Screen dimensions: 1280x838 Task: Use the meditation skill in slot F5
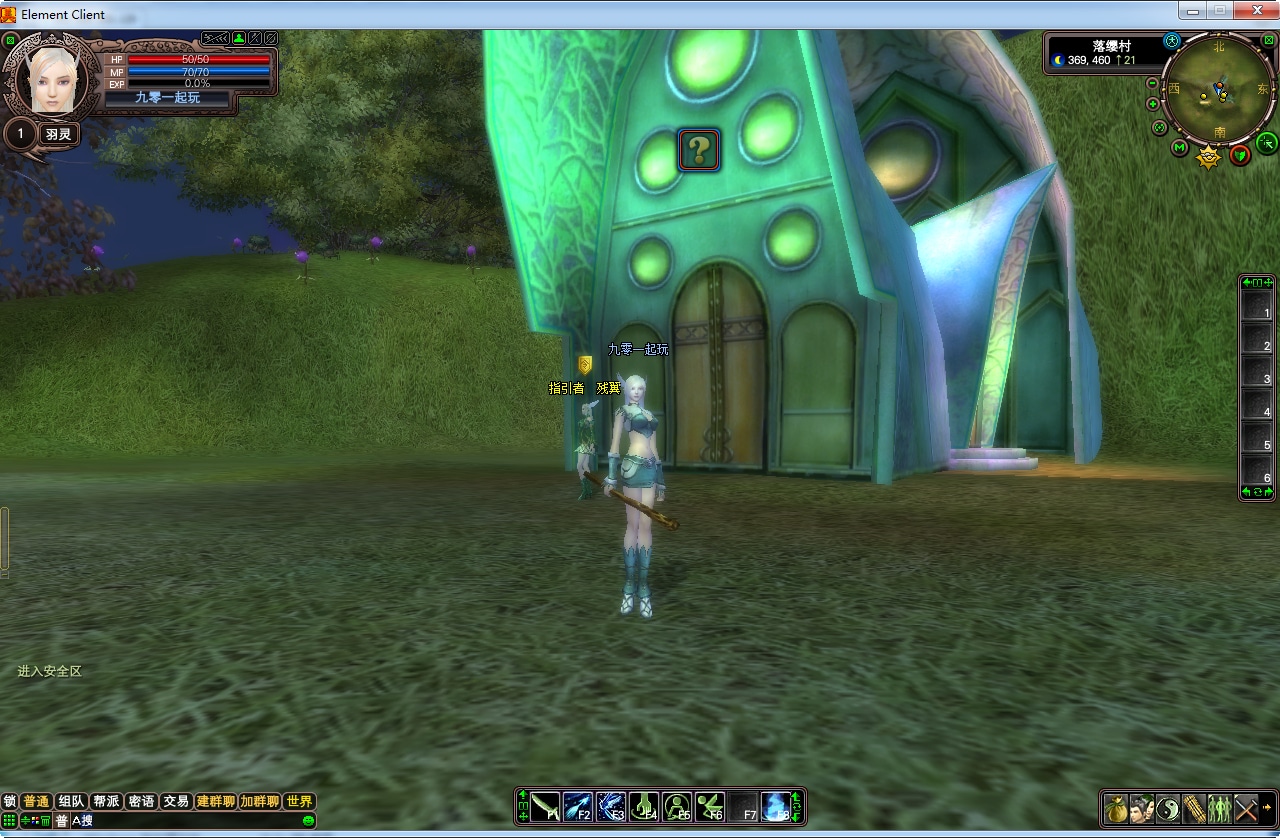[x=677, y=806]
